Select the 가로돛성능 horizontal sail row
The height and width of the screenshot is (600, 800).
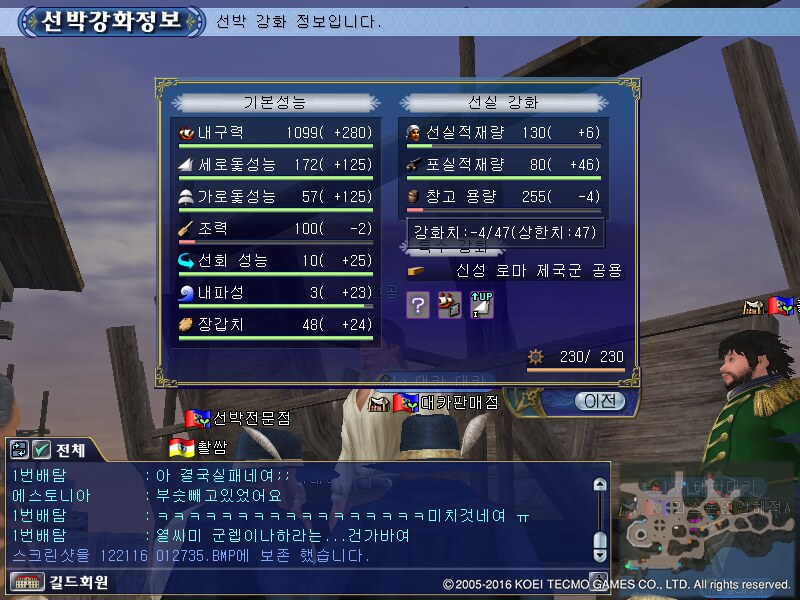(272, 196)
